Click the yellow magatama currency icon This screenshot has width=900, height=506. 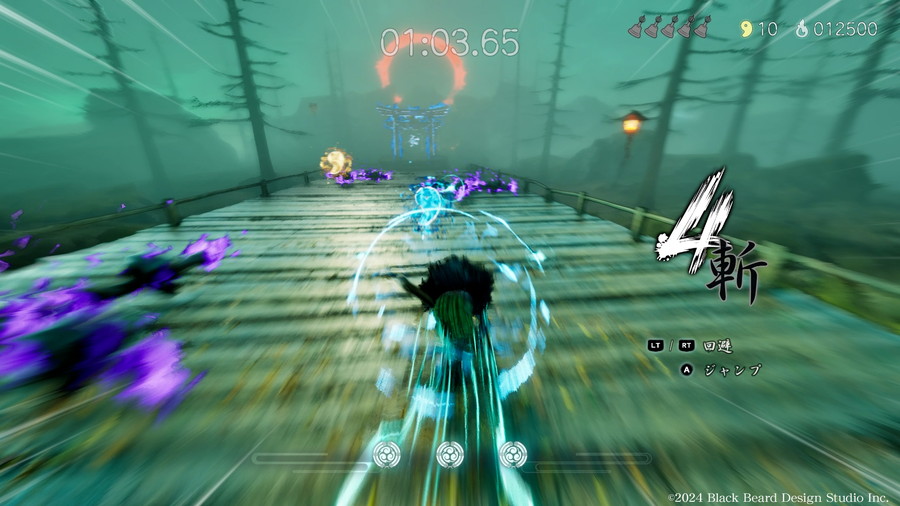[745, 29]
